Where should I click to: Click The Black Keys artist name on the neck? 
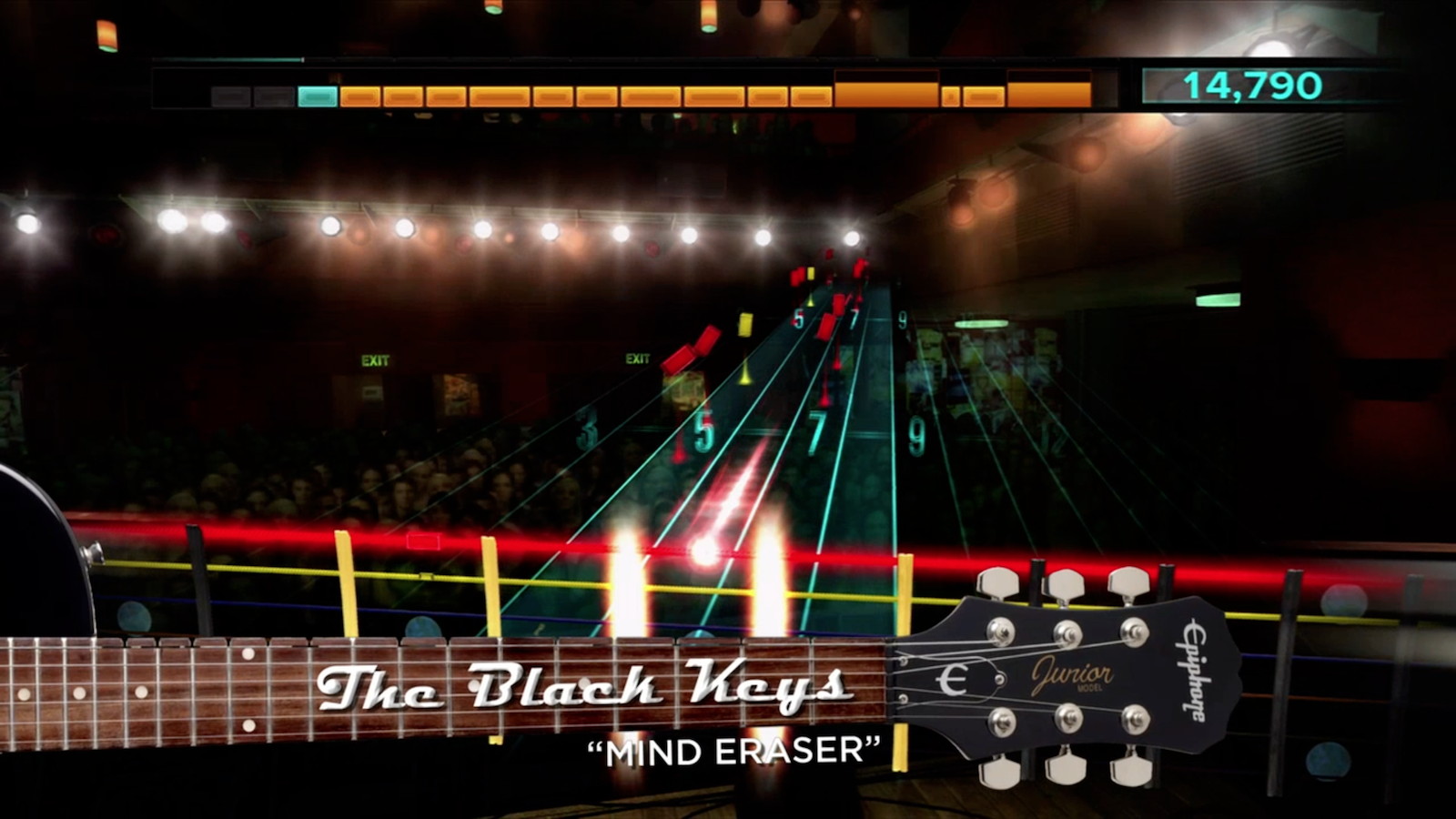(592, 689)
